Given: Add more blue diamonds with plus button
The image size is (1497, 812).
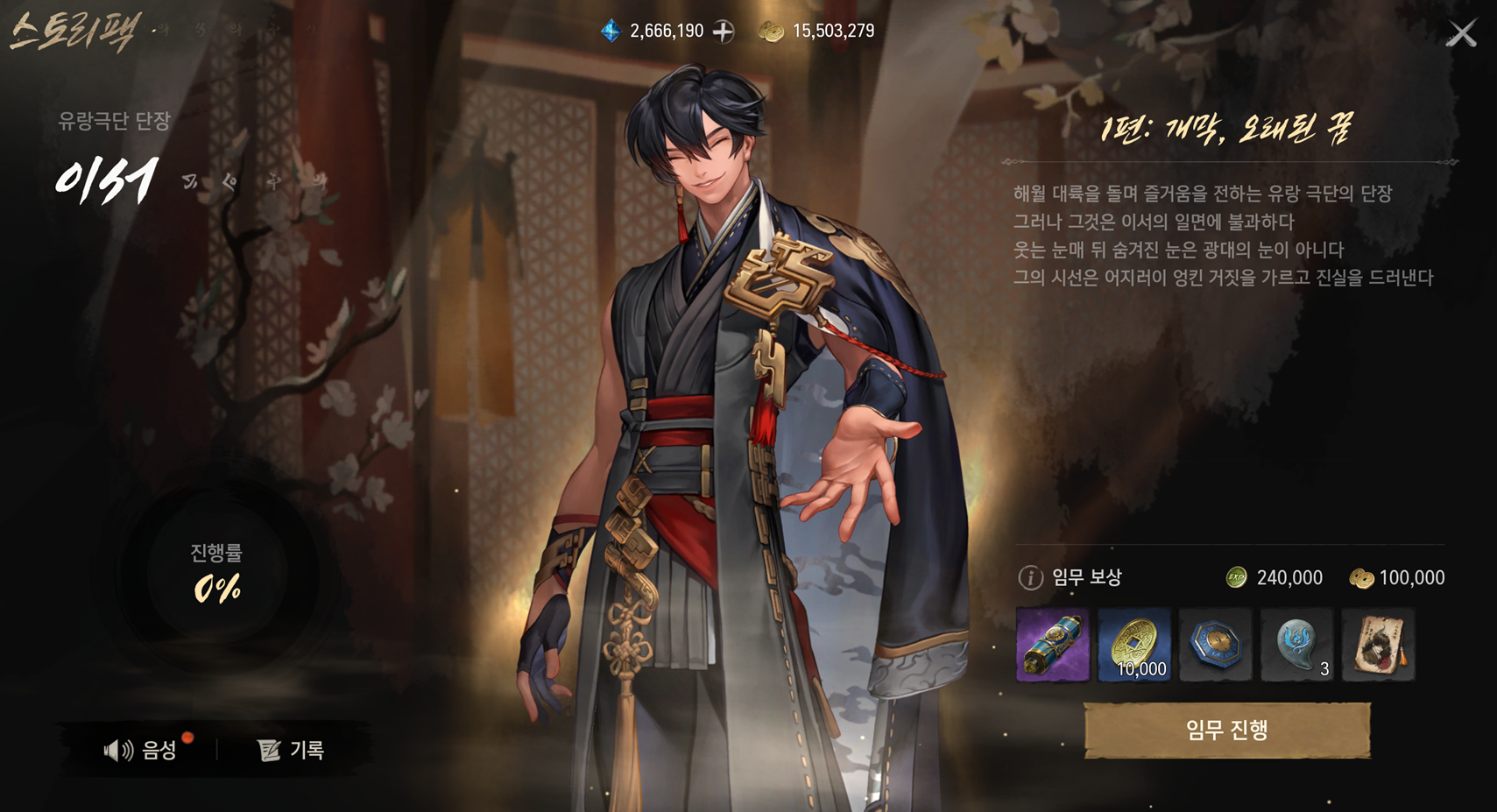Looking at the screenshot, I should [724, 32].
